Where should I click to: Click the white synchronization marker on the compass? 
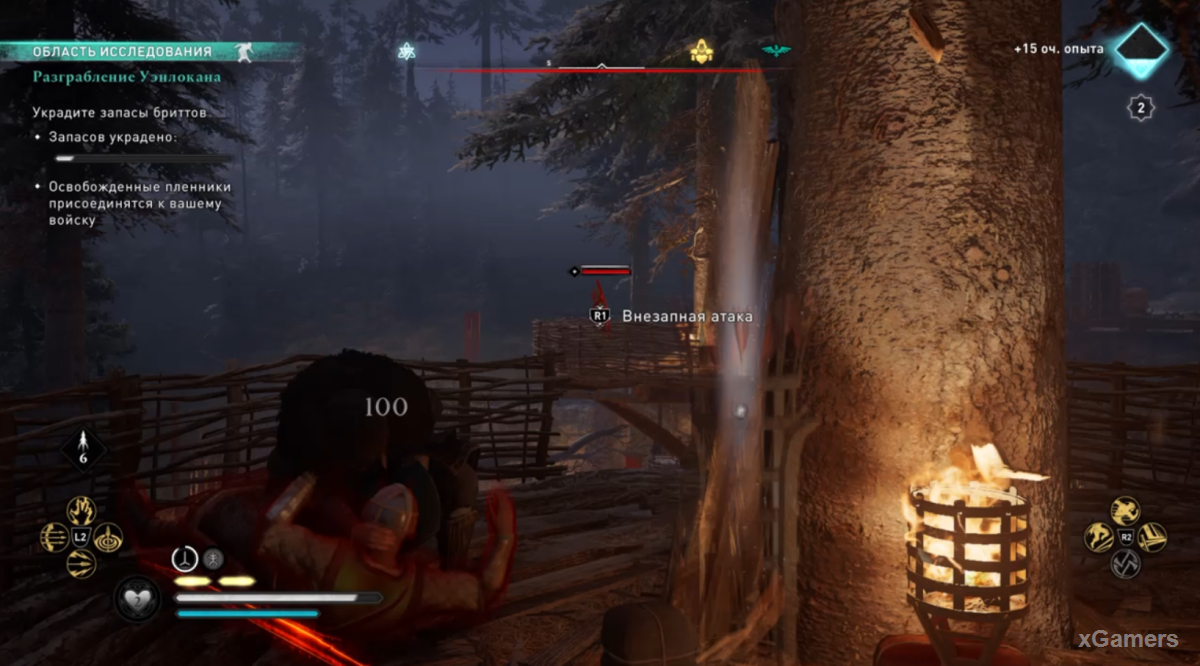coord(406,52)
